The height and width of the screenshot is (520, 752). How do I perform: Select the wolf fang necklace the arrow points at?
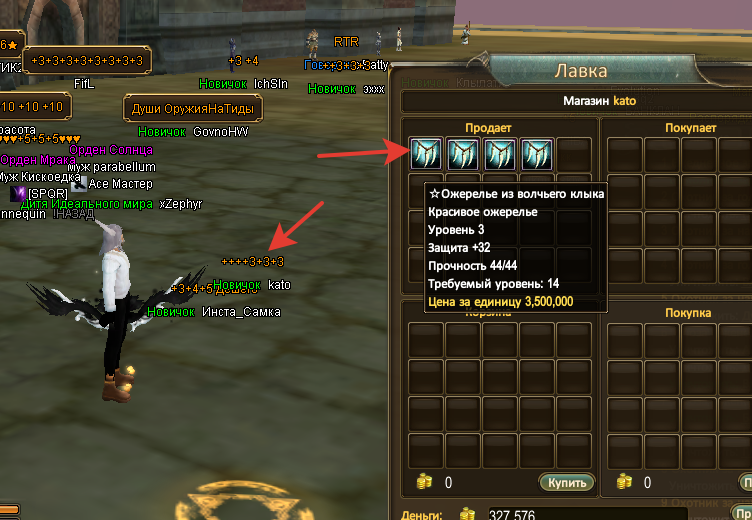[427, 154]
